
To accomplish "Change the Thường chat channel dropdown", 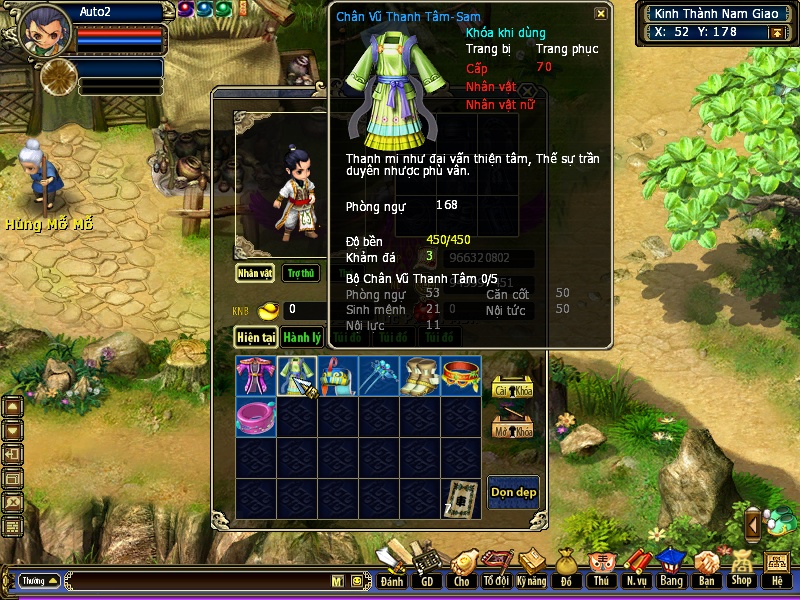I will coord(39,580).
